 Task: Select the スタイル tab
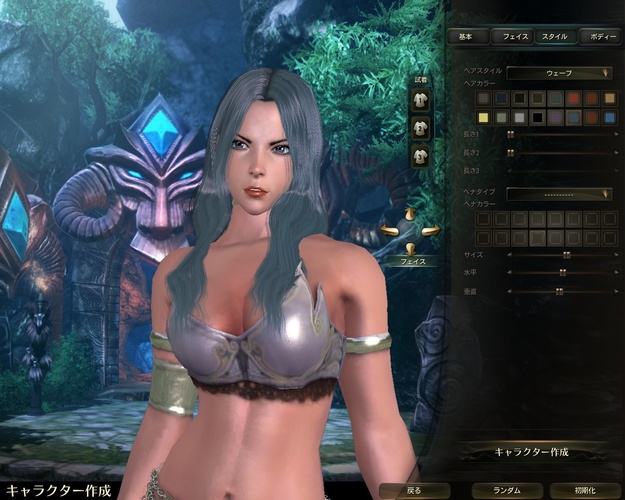(554, 36)
